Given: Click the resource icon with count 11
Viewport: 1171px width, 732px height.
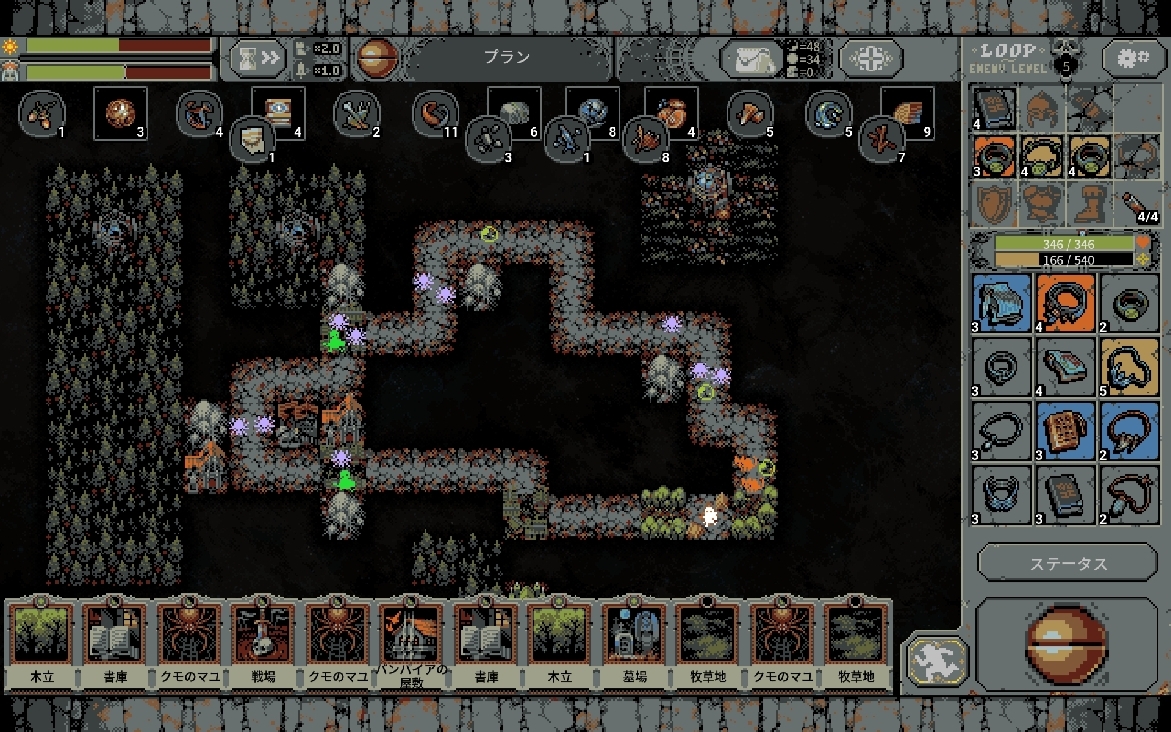Looking at the screenshot, I should [x=435, y=113].
